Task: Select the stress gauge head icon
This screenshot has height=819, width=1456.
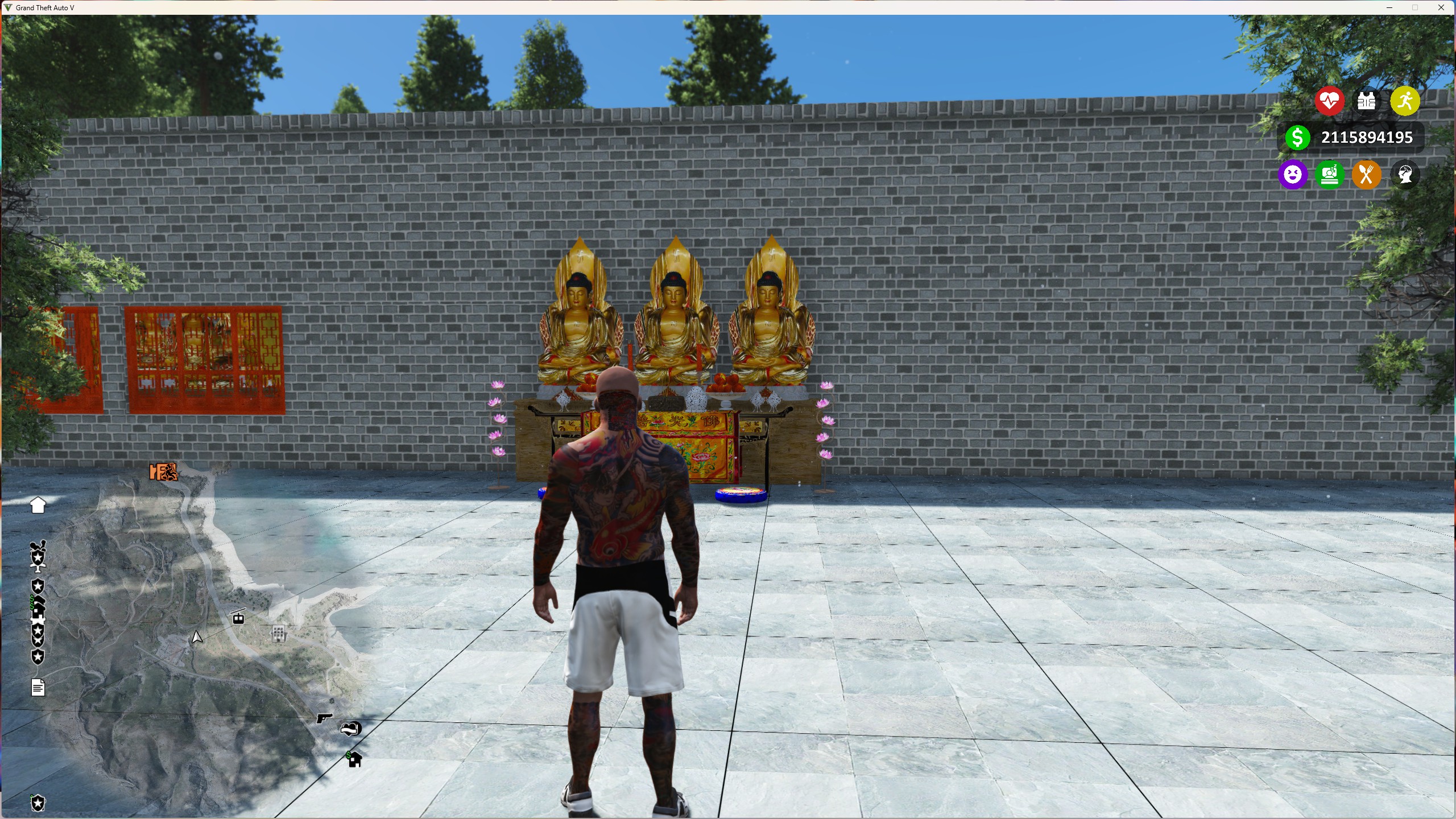Action: coord(1404,175)
